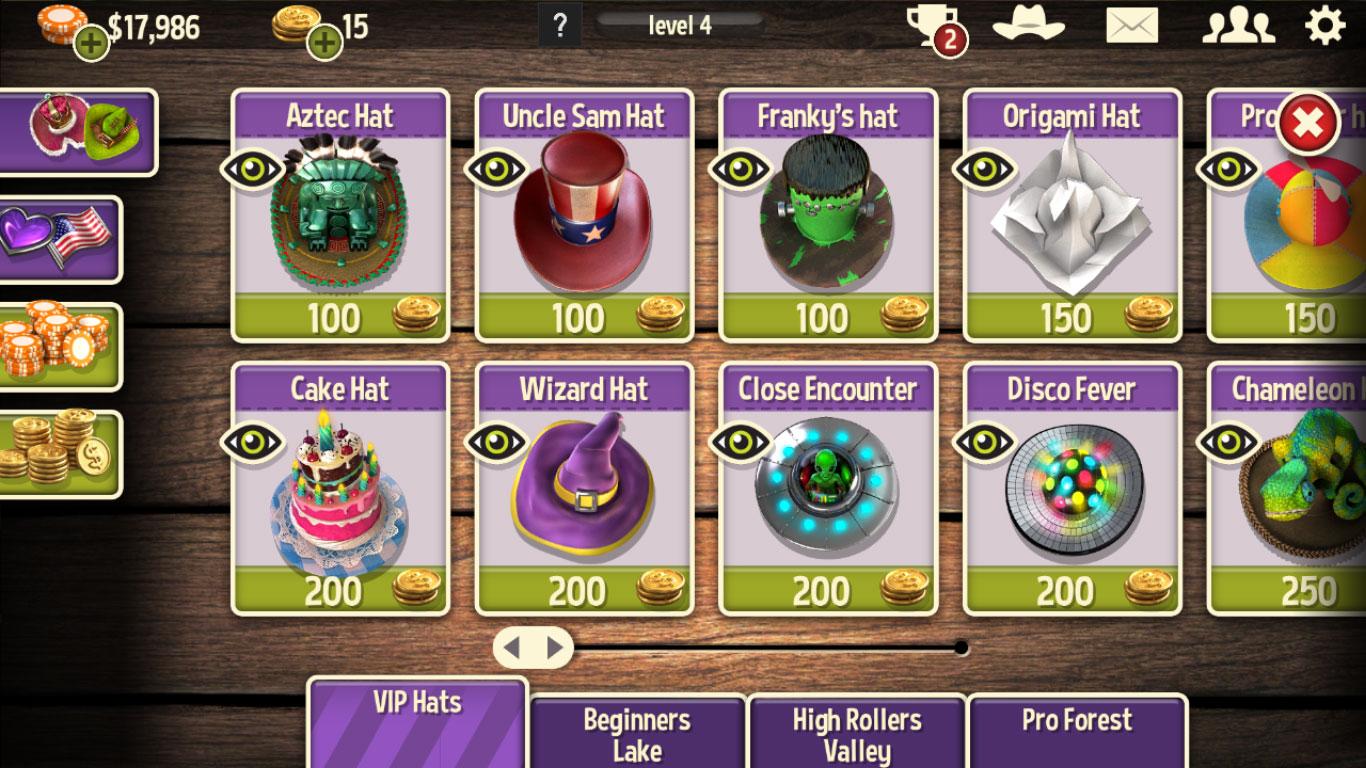This screenshot has width=1366, height=768.
Task: Add more poker chips with plus
Action: coord(91,42)
